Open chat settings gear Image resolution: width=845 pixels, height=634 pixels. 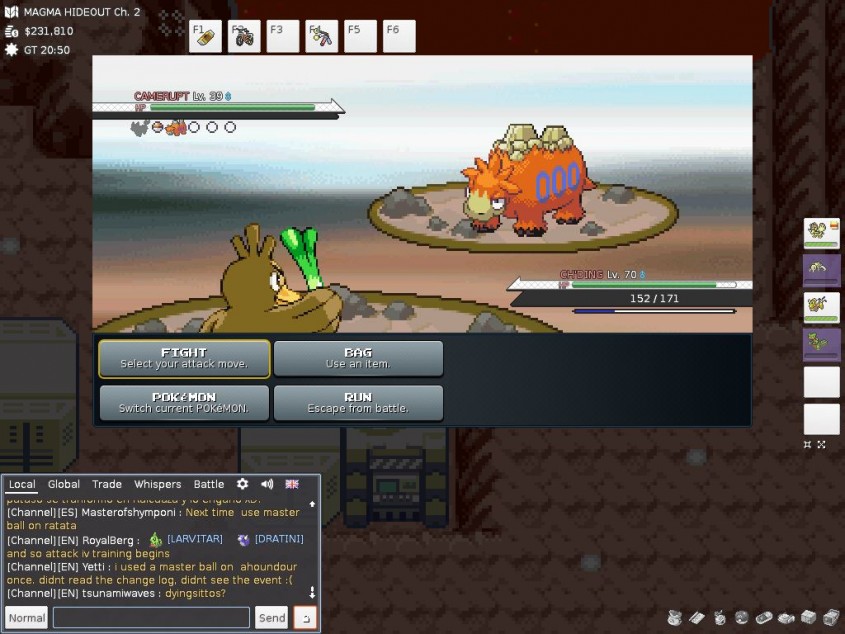click(242, 484)
